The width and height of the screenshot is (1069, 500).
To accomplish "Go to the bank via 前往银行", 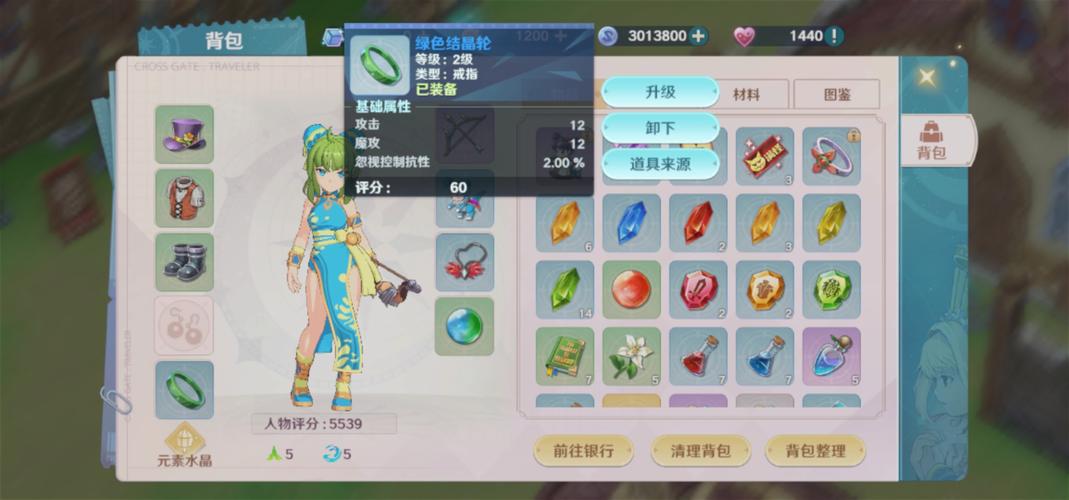I will coord(584,450).
